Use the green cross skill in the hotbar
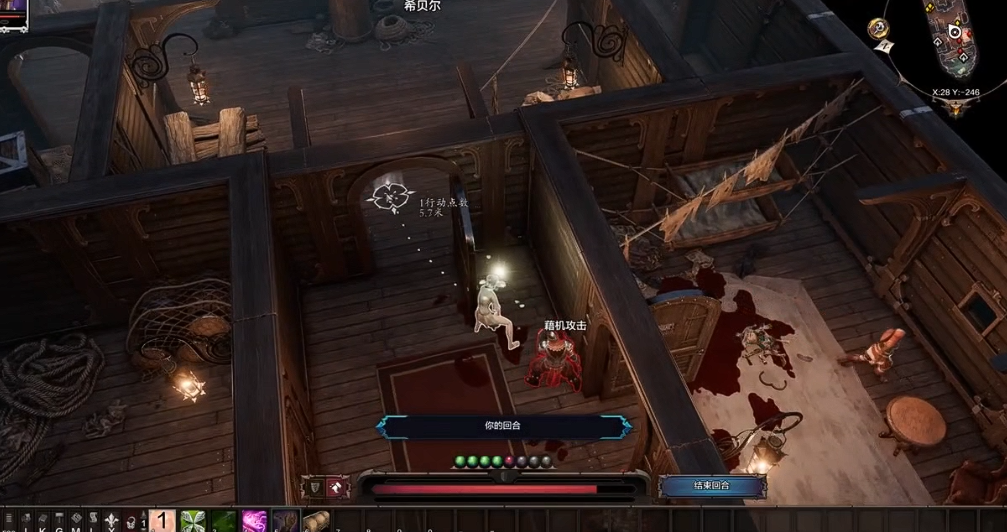The image size is (1007, 532). point(192,521)
